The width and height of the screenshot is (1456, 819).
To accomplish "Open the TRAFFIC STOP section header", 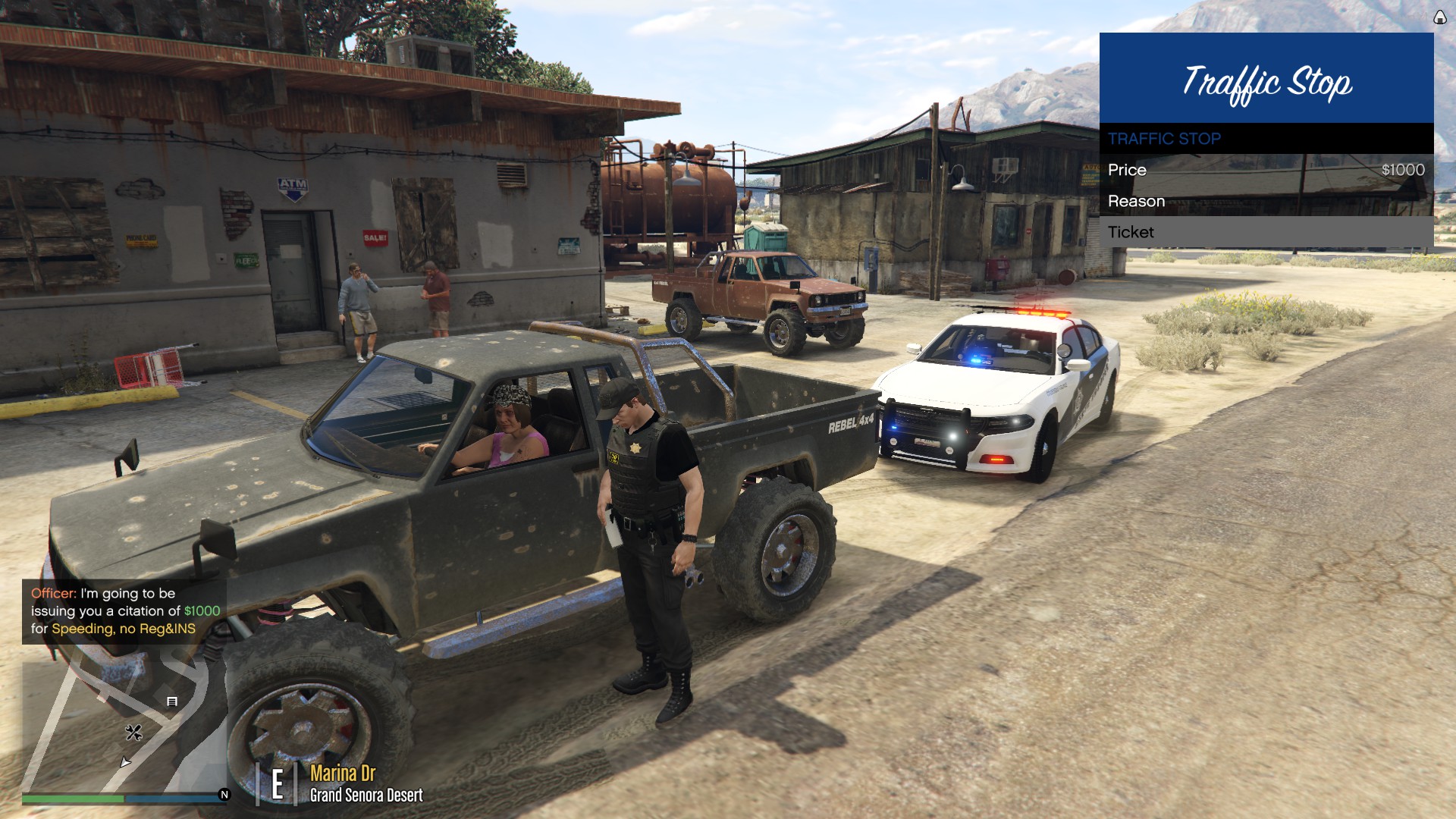I will 1164,139.
